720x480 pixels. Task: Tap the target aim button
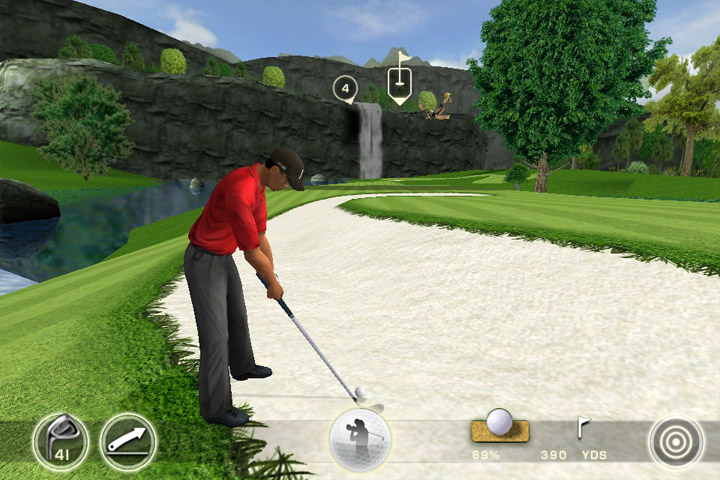coord(676,441)
